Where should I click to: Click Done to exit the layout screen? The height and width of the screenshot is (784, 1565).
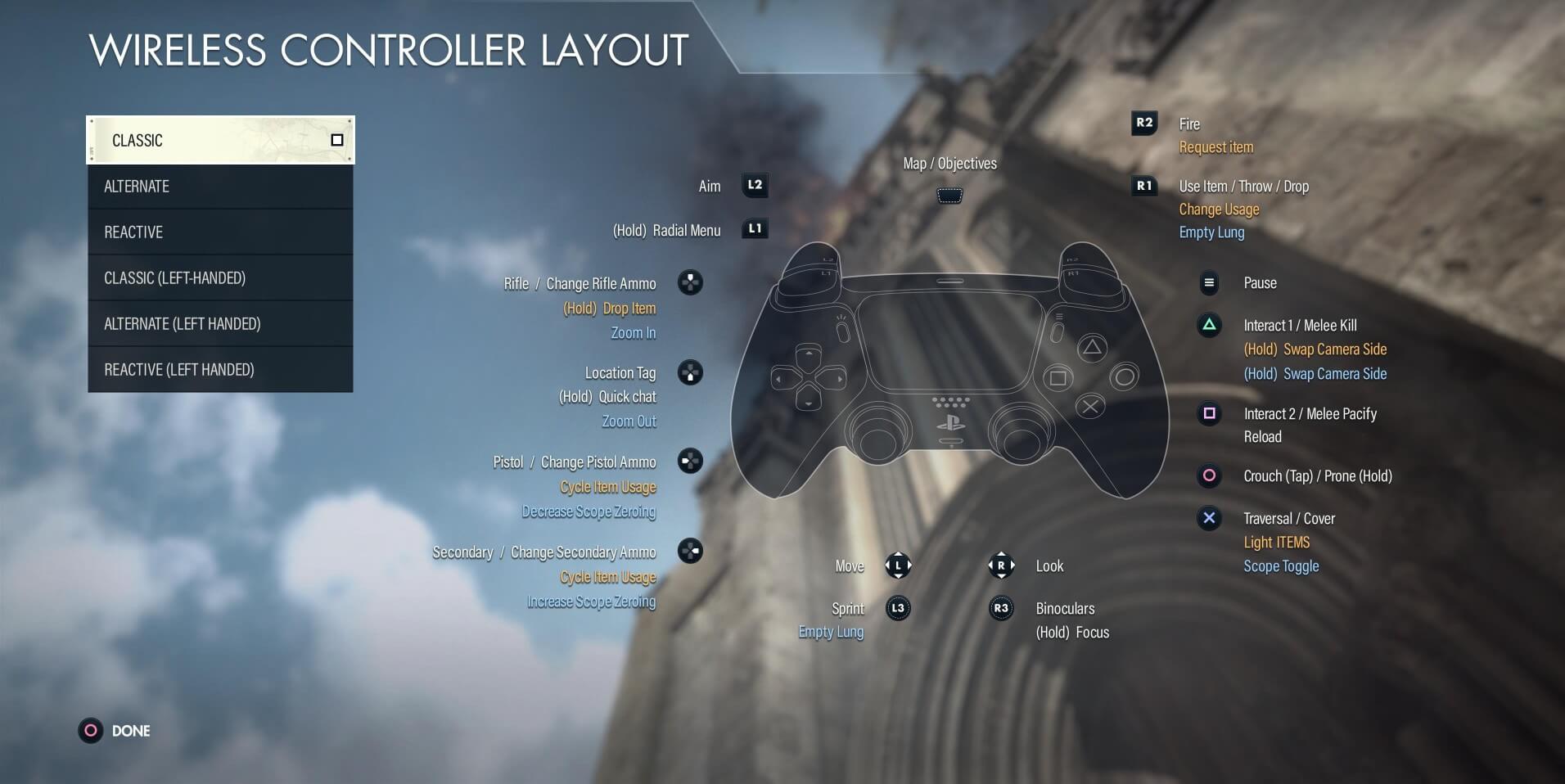[115, 731]
